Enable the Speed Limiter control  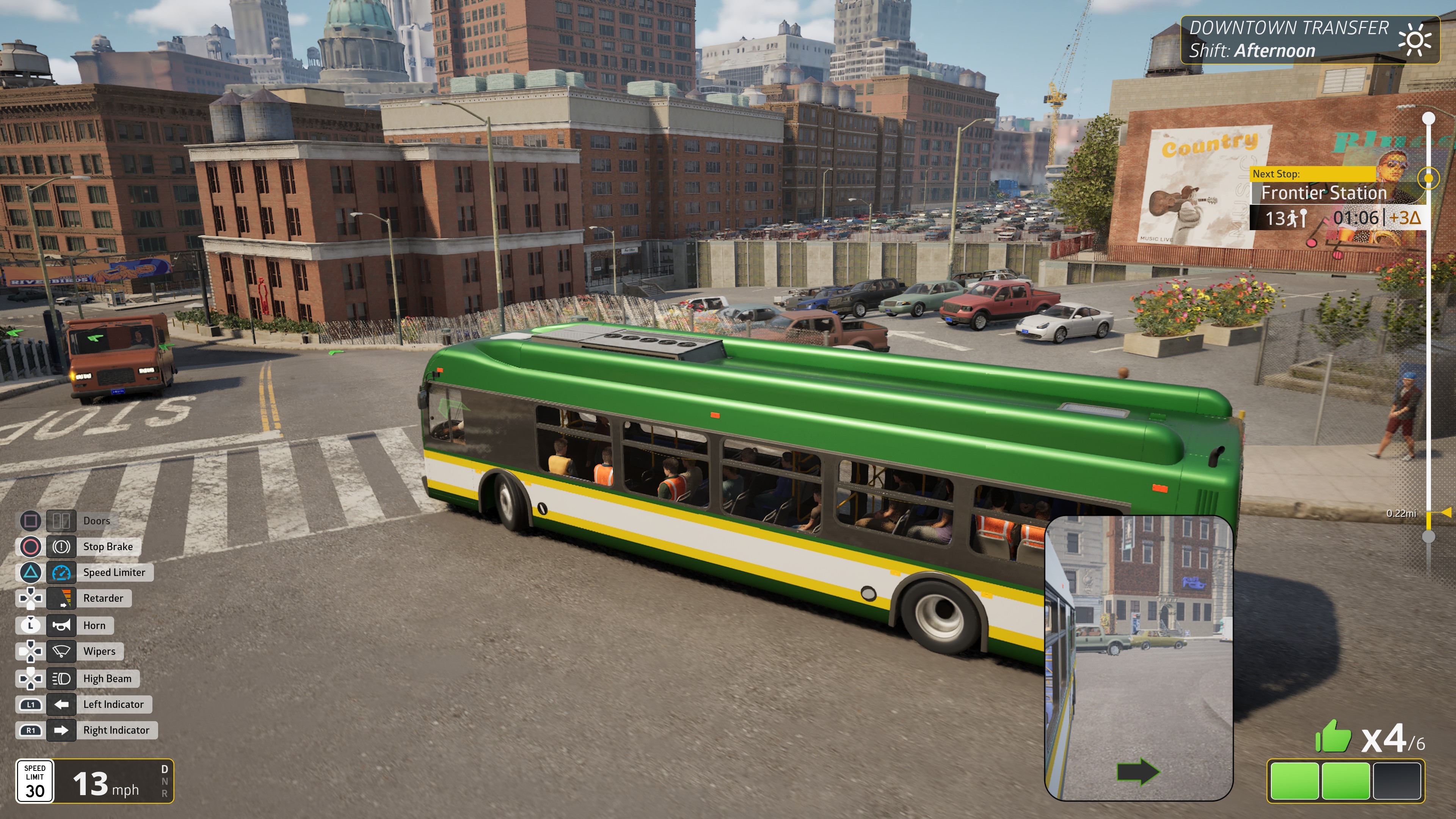click(x=61, y=573)
